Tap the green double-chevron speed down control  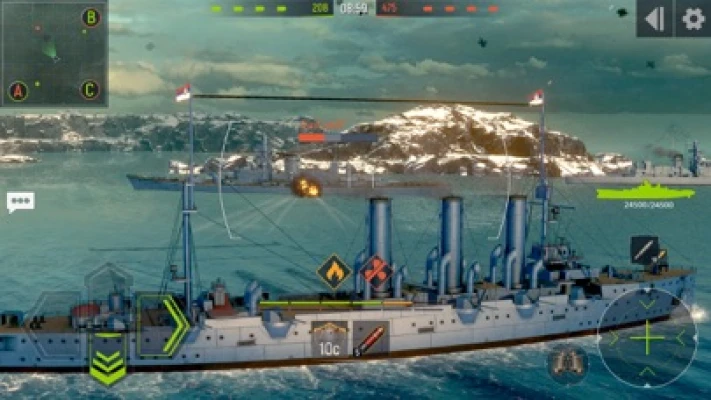107,365
